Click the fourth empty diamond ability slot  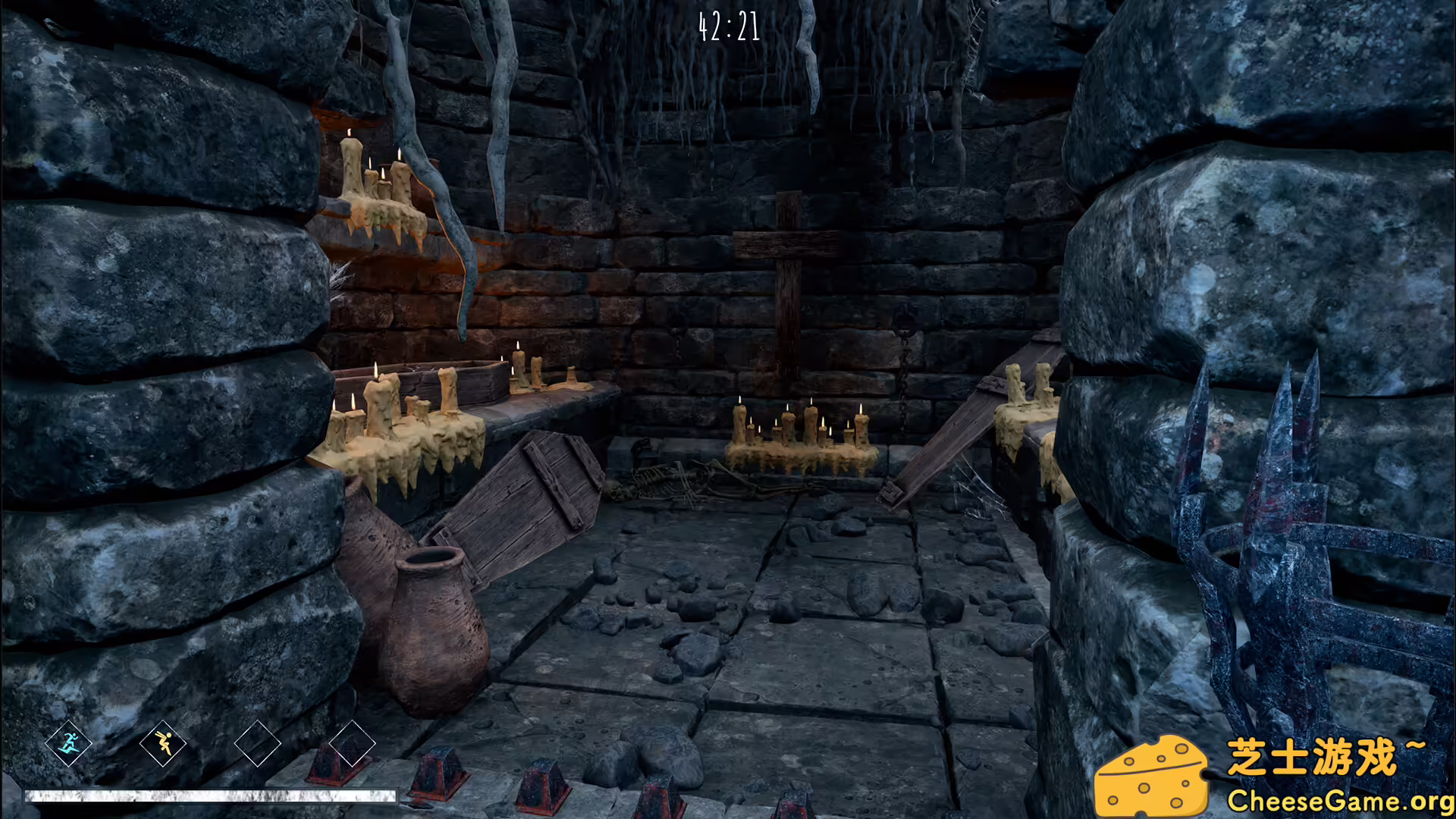pos(353,745)
